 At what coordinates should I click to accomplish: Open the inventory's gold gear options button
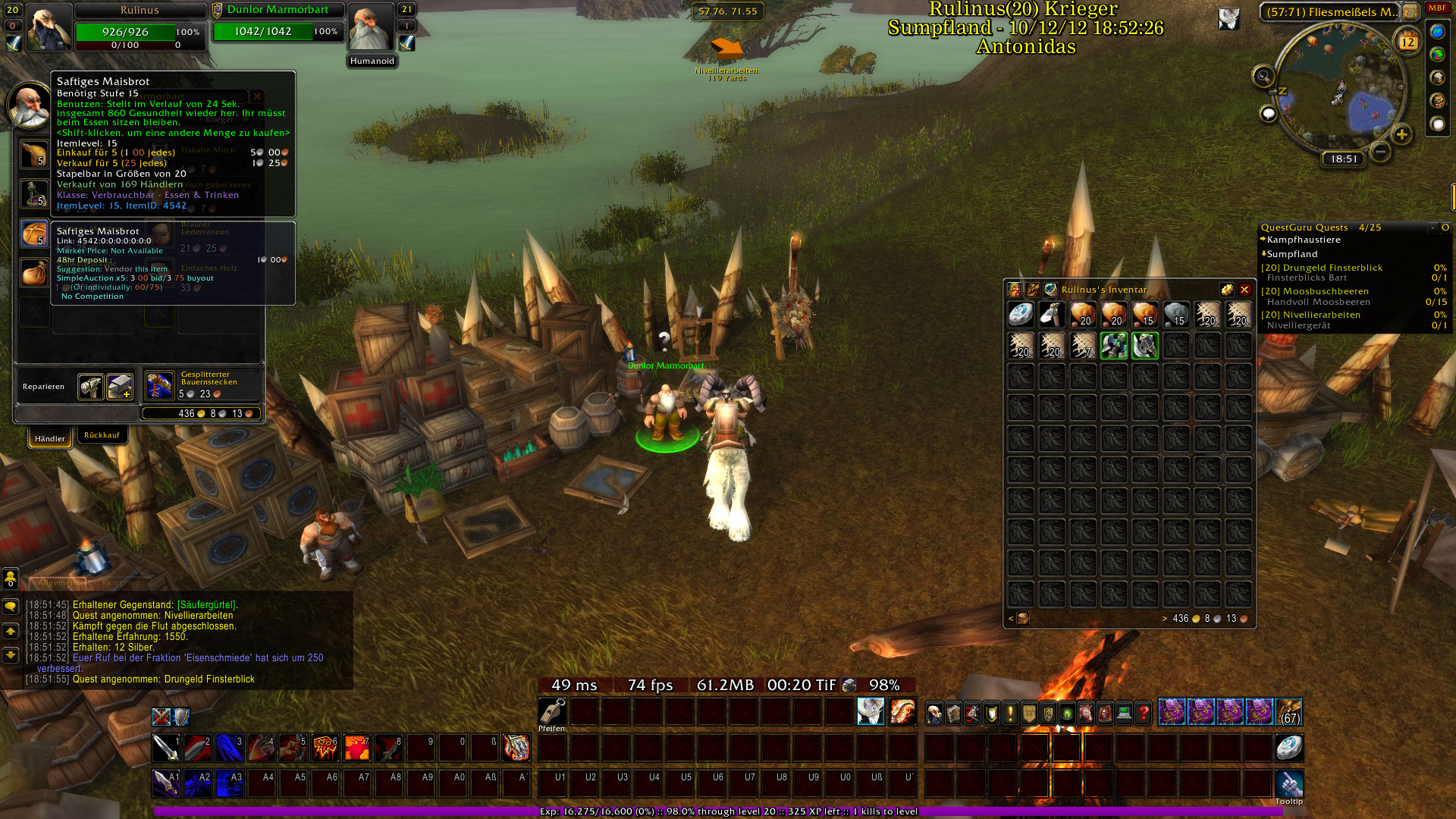1226,290
